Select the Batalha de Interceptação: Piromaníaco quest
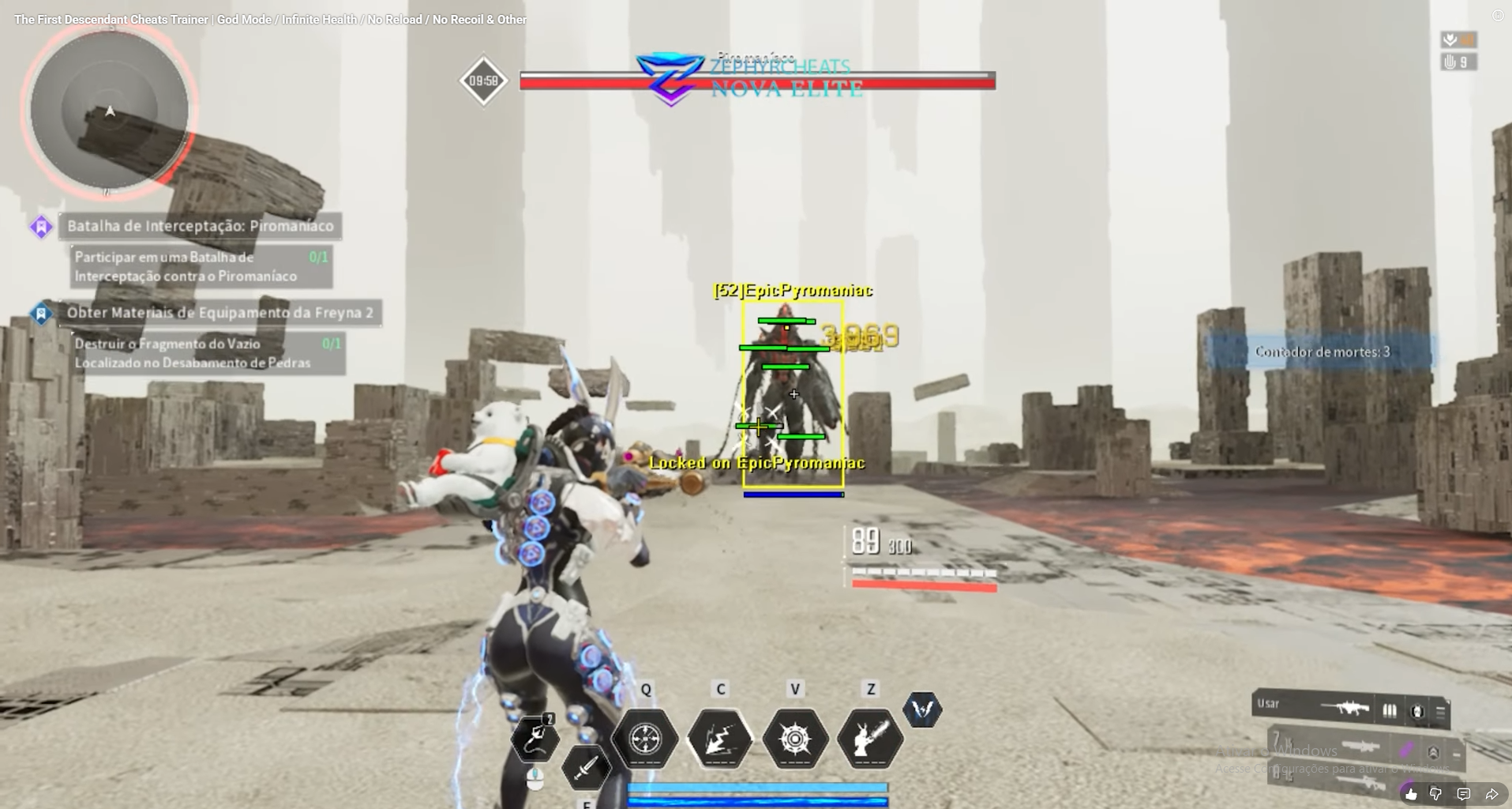 200,226
